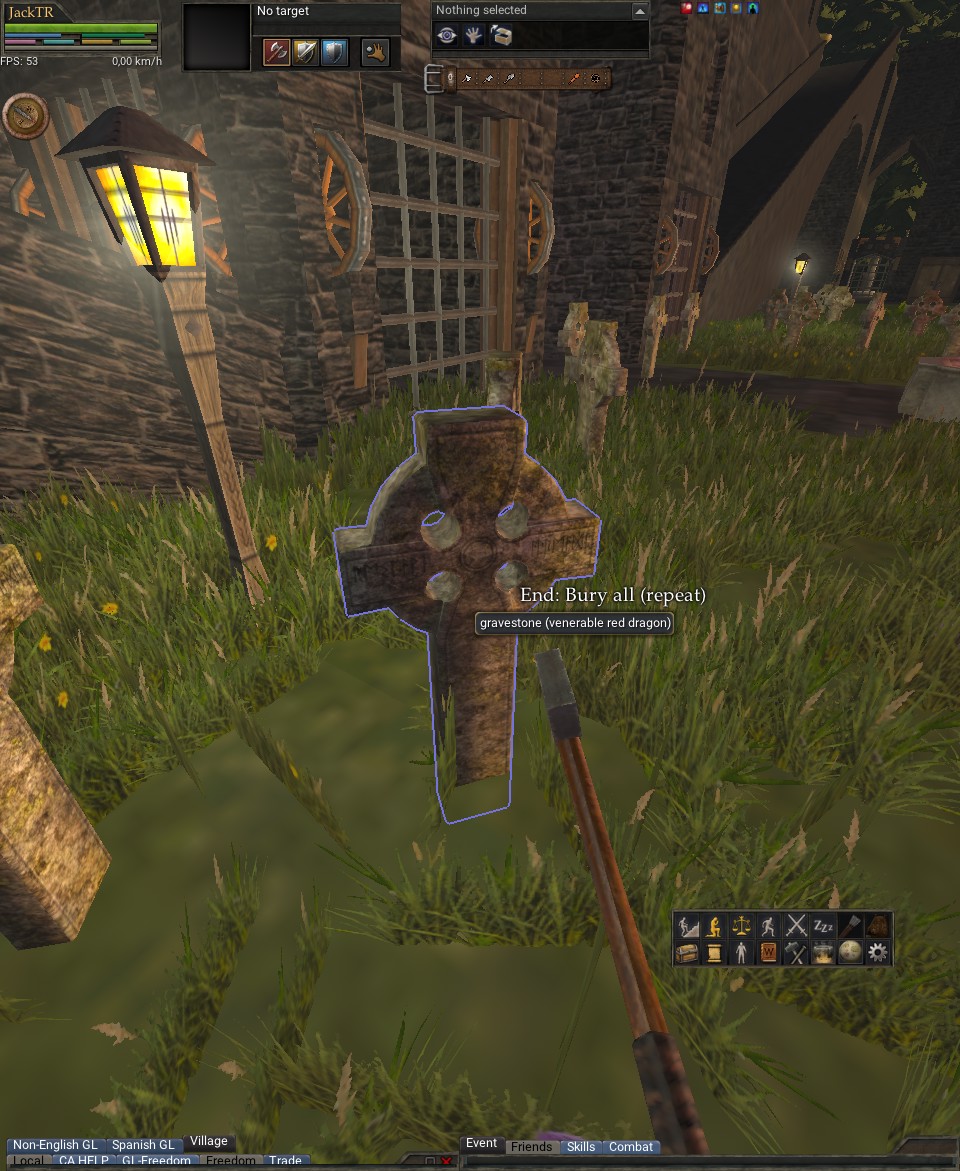The height and width of the screenshot is (1171, 960).
Task: Switch to the Skills tab
Action: tap(581, 1147)
